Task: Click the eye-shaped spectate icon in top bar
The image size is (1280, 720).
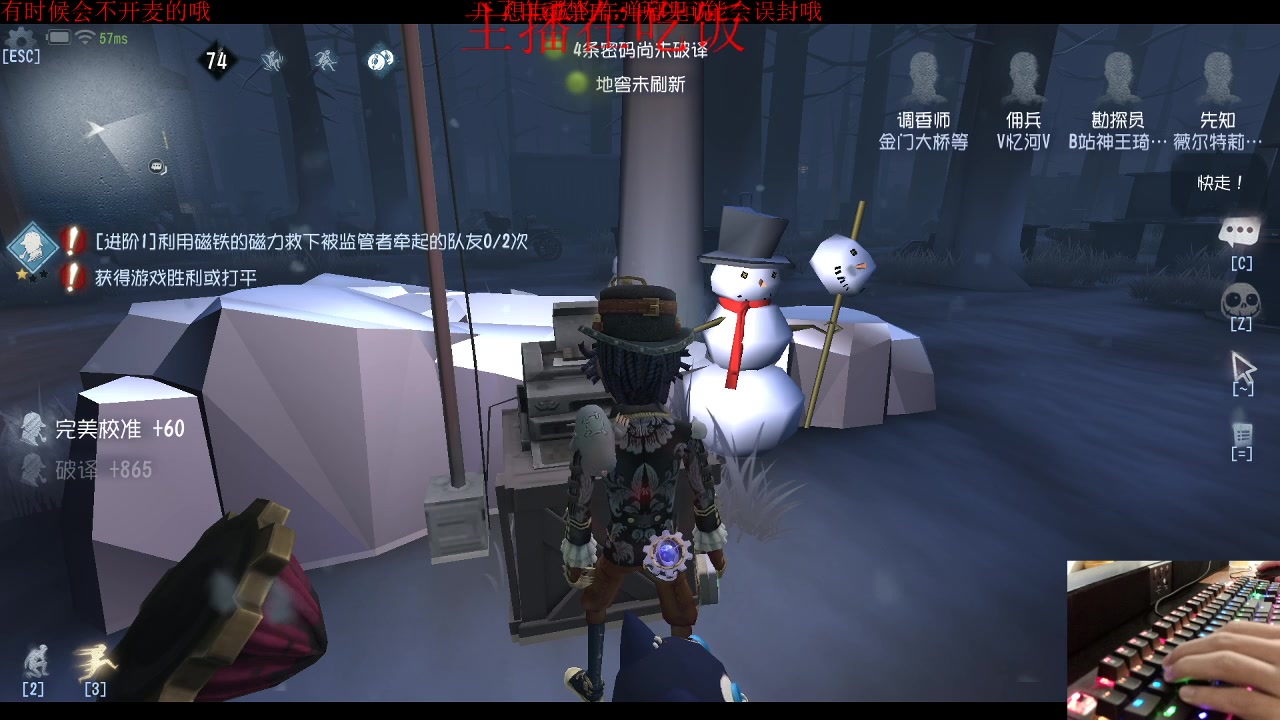Action: click(x=378, y=60)
